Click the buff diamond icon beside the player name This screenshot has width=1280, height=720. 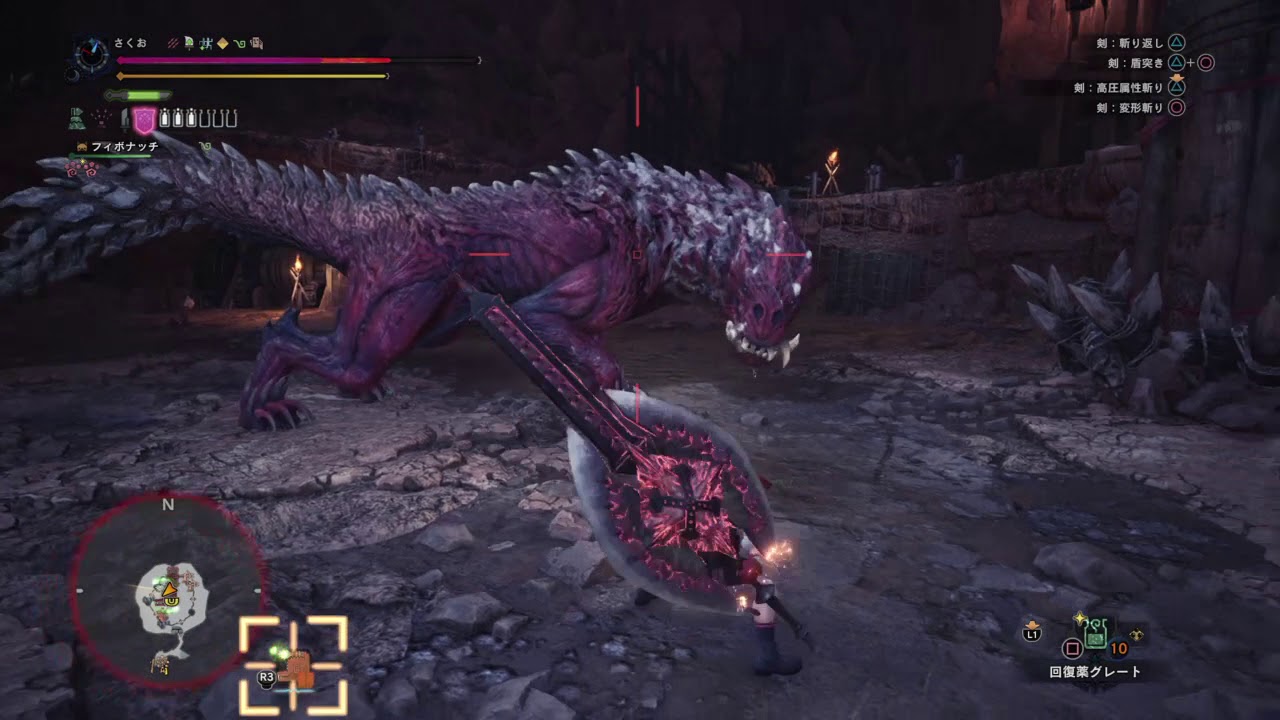[x=221, y=44]
